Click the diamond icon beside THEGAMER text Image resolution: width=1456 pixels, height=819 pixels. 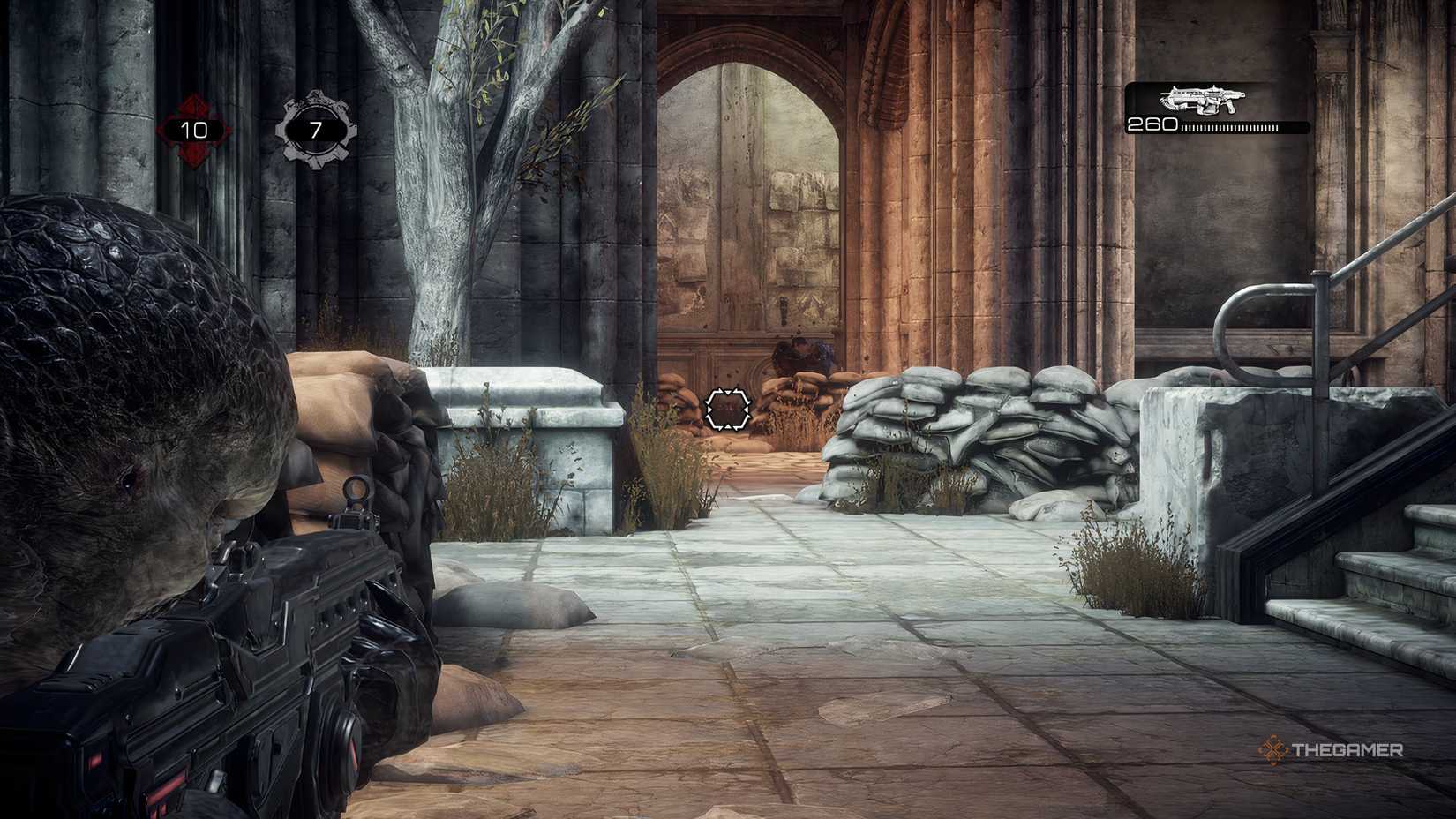point(1272,751)
